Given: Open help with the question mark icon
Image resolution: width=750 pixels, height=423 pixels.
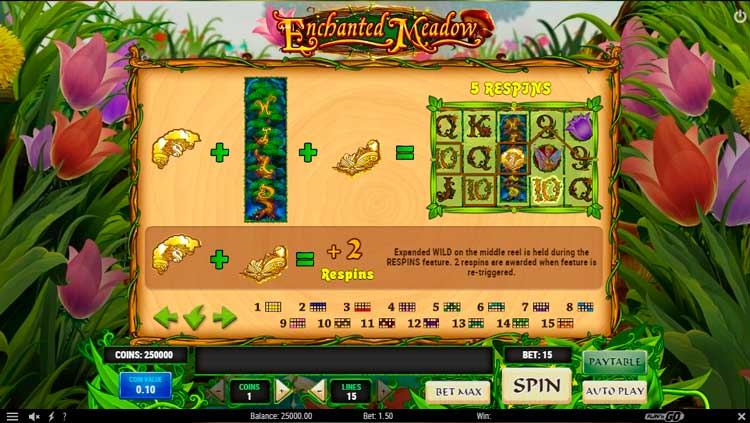Looking at the screenshot, I should click(x=64, y=416).
